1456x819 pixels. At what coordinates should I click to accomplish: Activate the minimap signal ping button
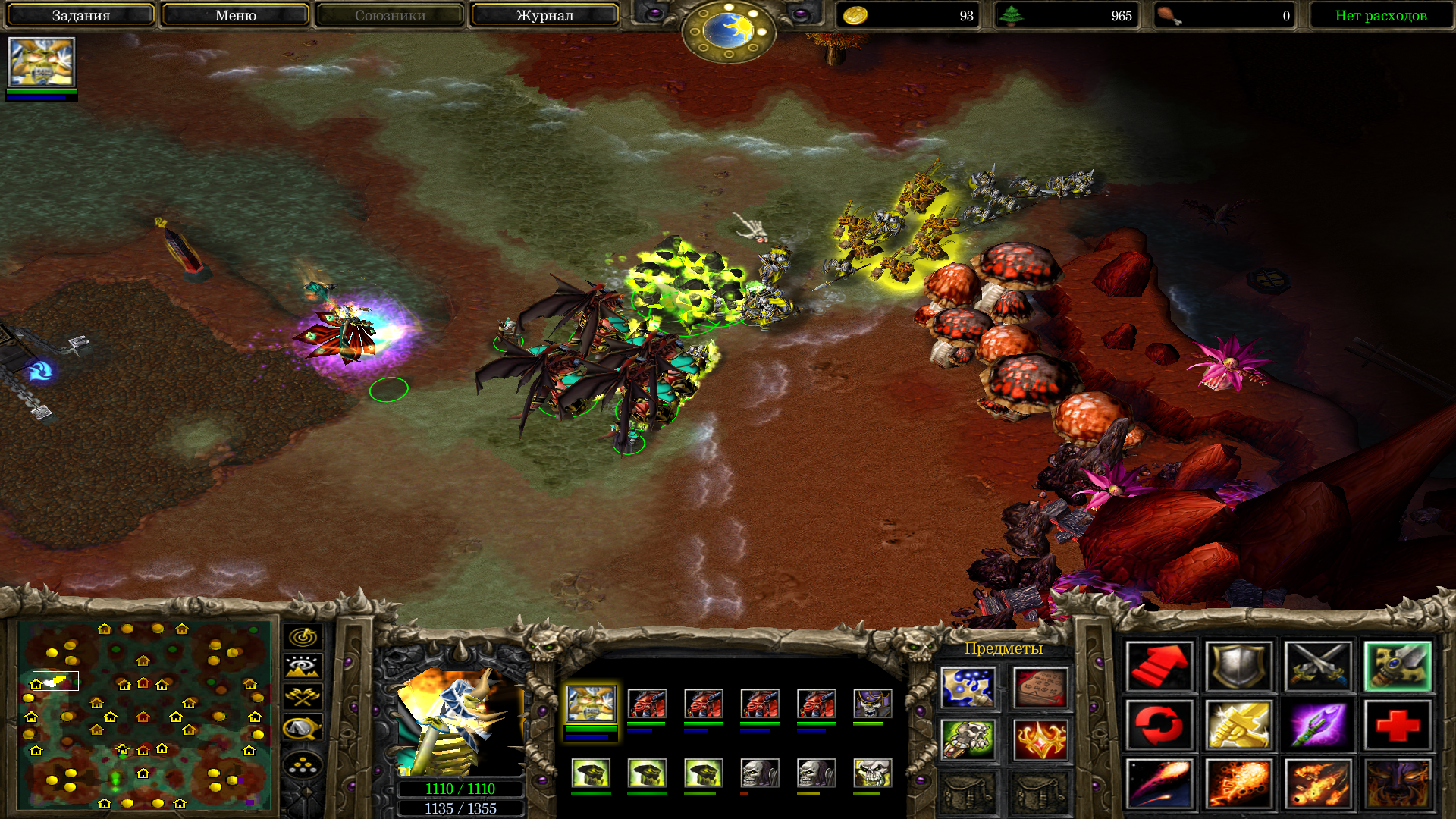click(x=303, y=637)
